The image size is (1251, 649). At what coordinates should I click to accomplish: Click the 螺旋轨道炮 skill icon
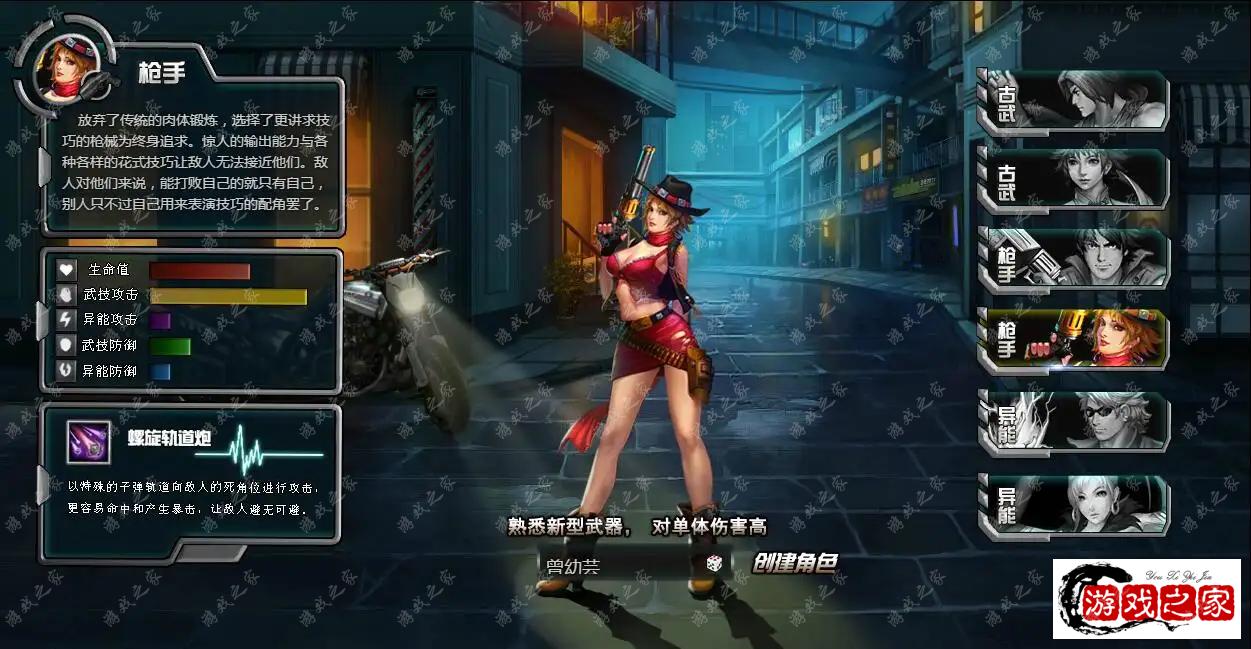tap(88, 442)
